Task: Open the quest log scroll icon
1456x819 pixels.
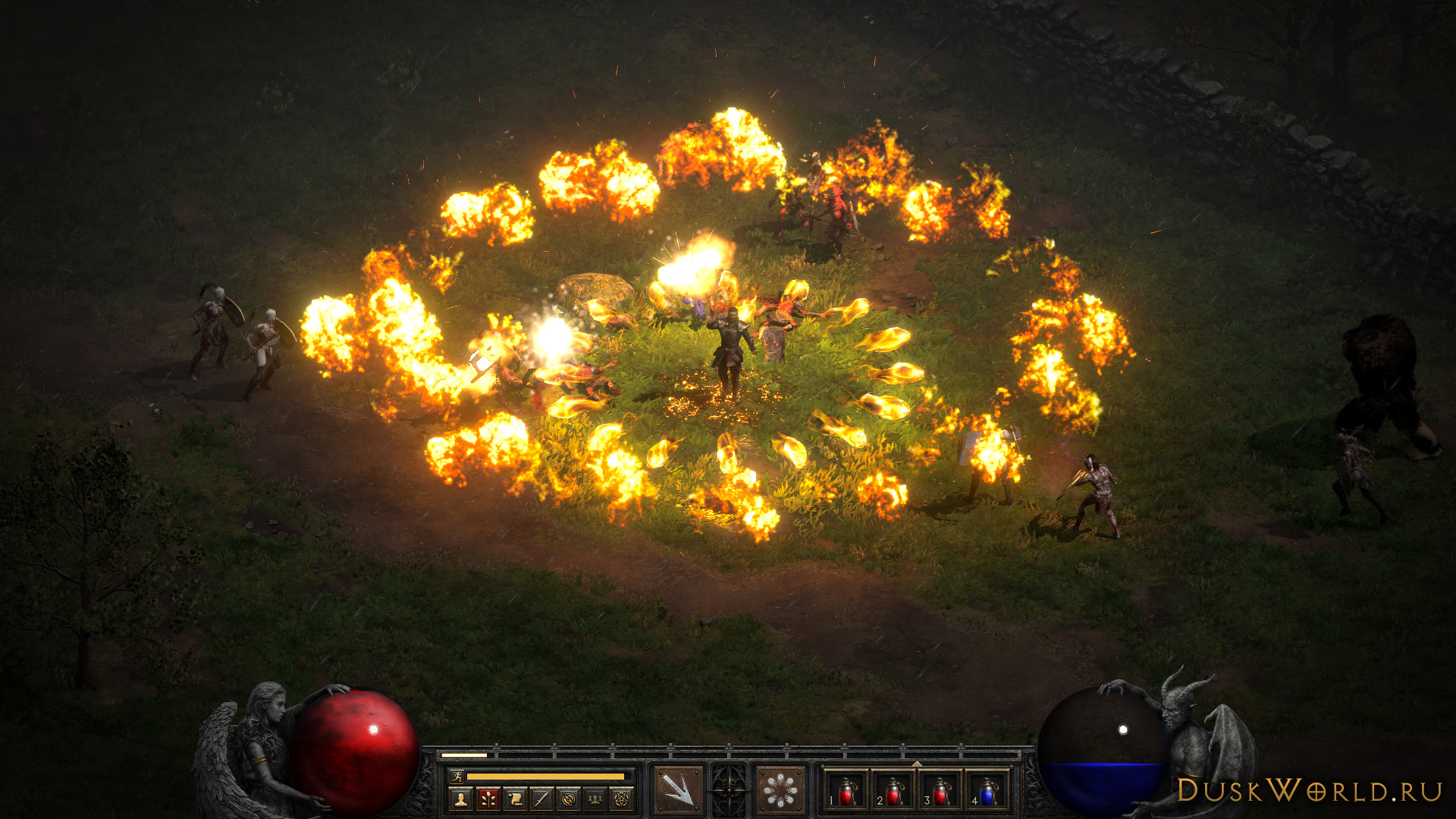Action: coord(515,799)
